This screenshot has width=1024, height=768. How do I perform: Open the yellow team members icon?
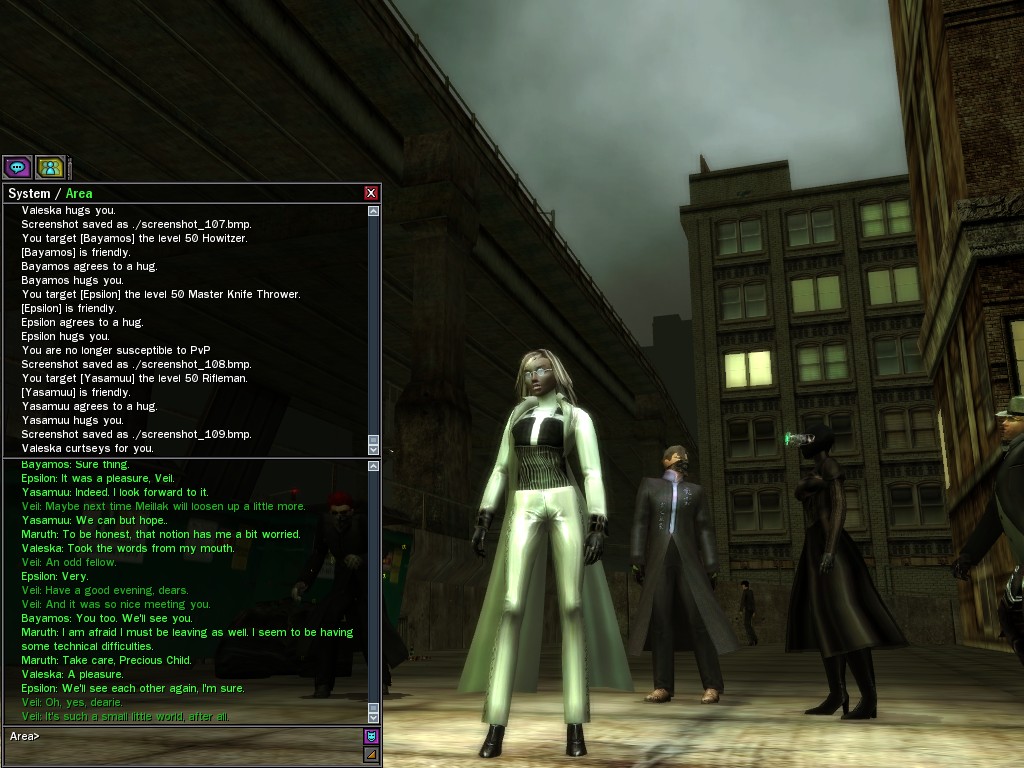pyautogui.click(x=50, y=168)
